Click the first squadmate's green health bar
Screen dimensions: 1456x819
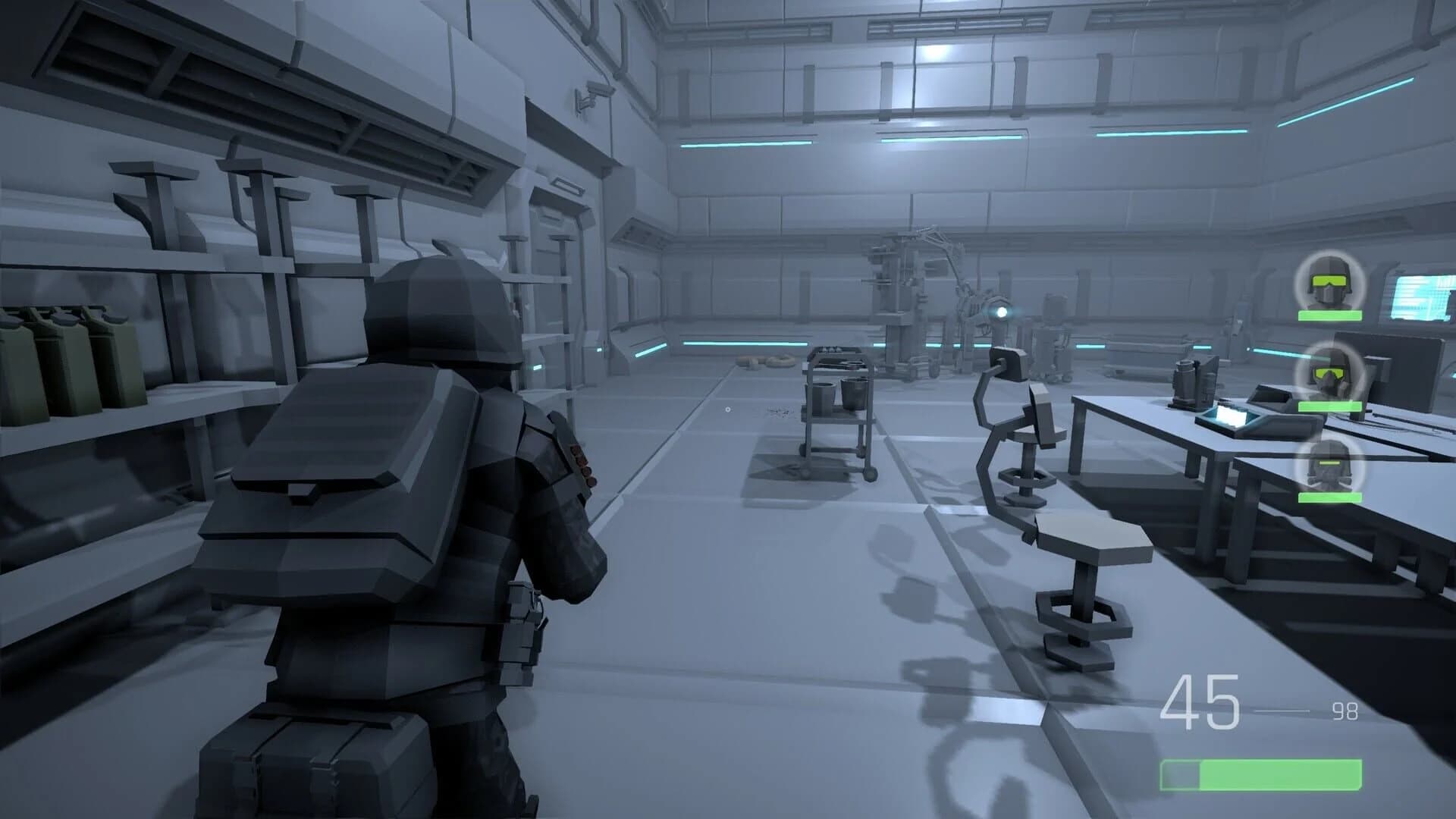pos(1329,316)
